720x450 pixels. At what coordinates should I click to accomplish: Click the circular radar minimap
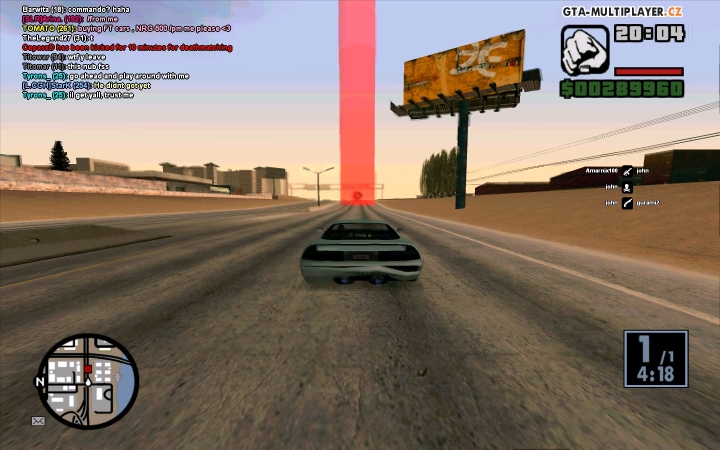(x=87, y=381)
